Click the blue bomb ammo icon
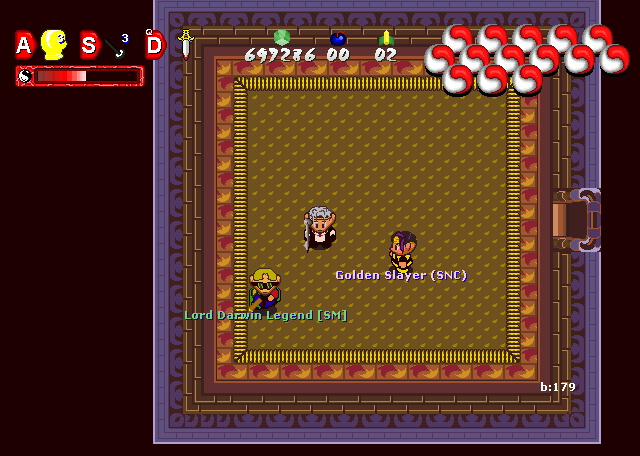This screenshot has width=640, height=456. (x=338, y=39)
